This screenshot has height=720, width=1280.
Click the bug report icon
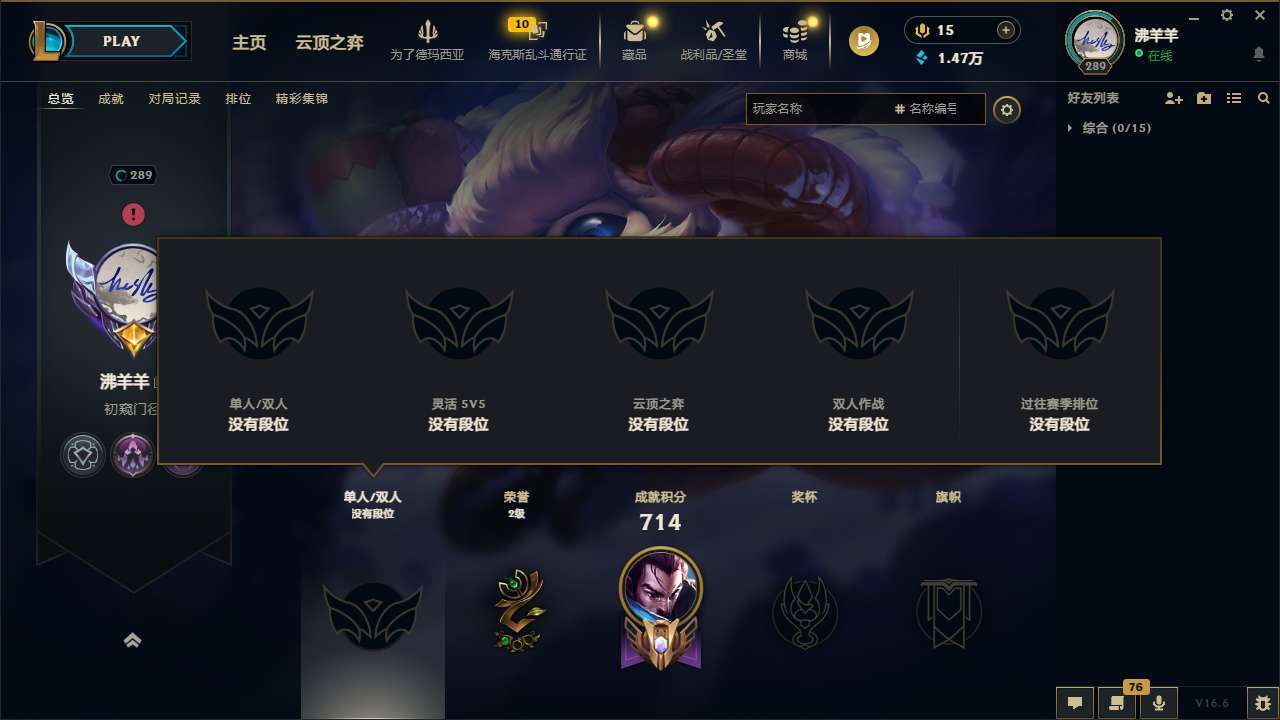1258,703
